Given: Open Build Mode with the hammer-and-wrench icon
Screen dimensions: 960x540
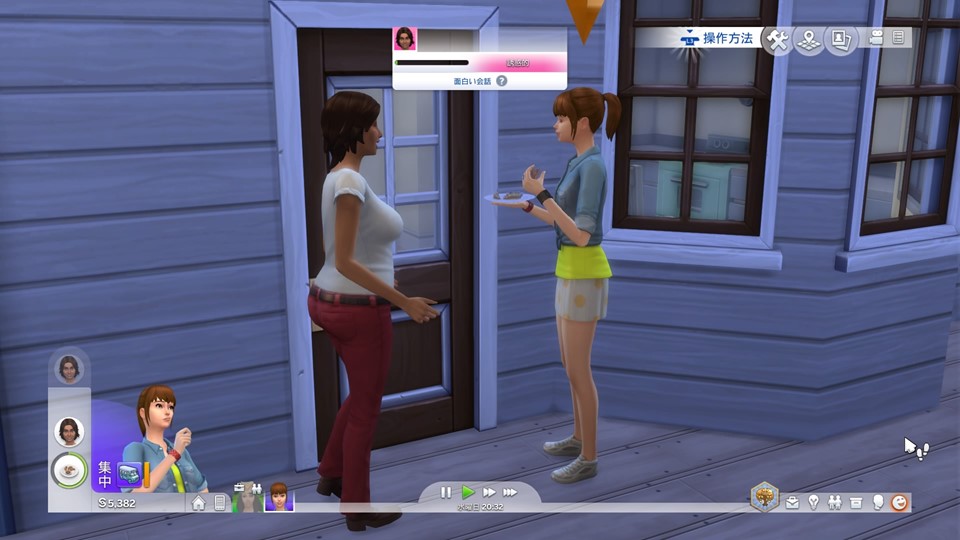Looking at the screenshot, I should (x=777, y=39).
